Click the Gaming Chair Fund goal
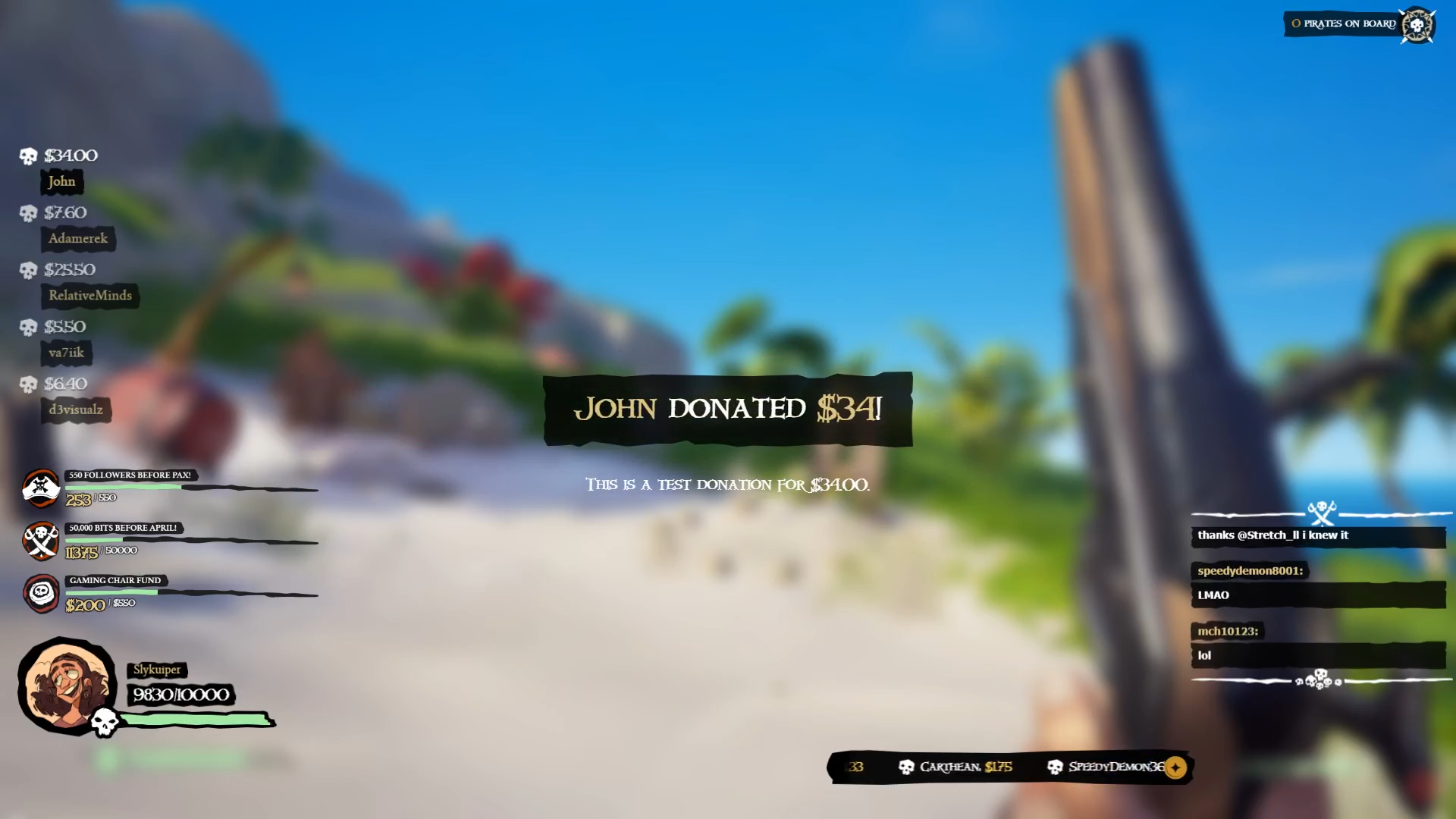 115,581
